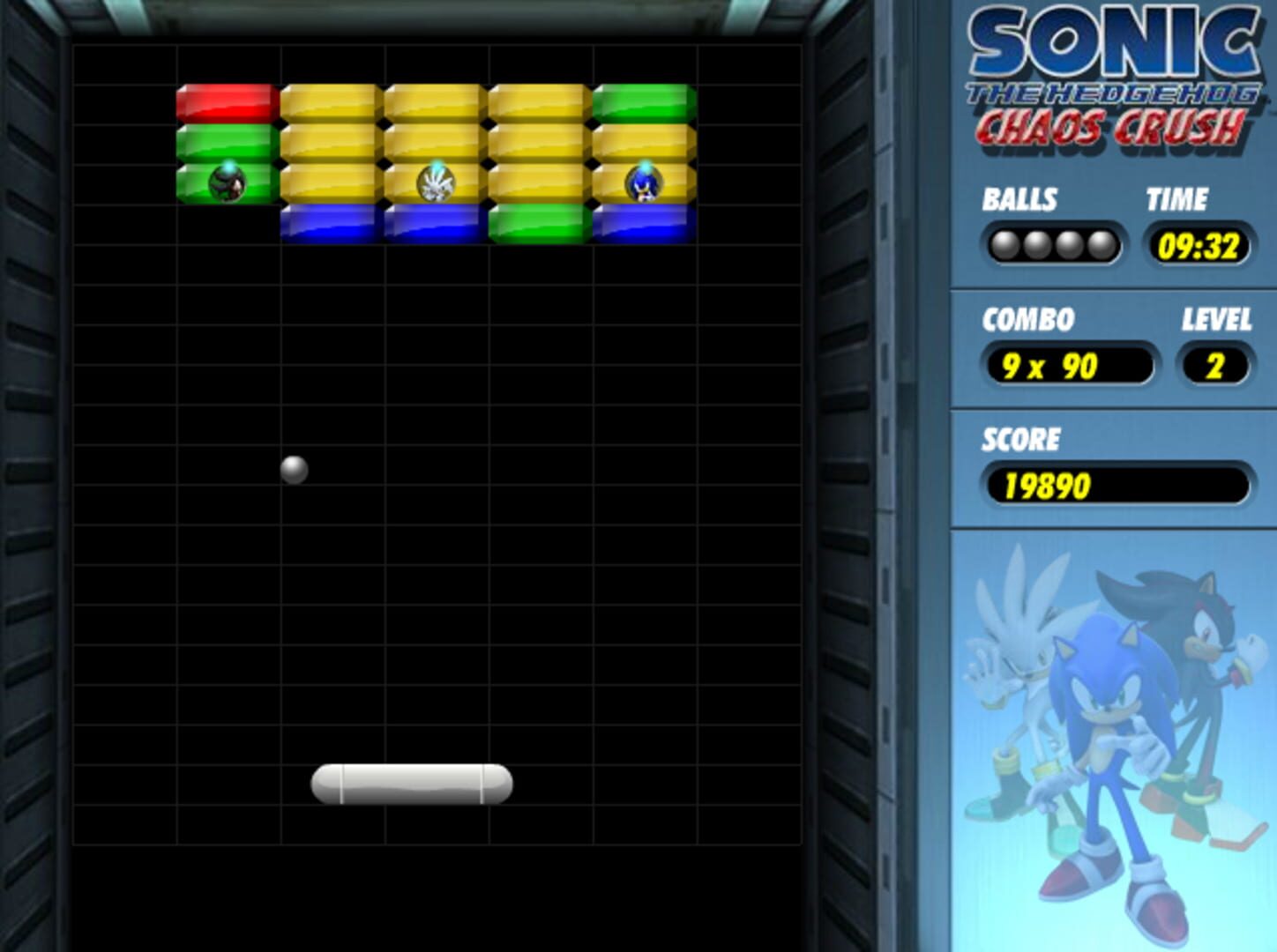Click the Sonic power-up brick icon
1277x952 pixels.
click(x=643, y=181)
